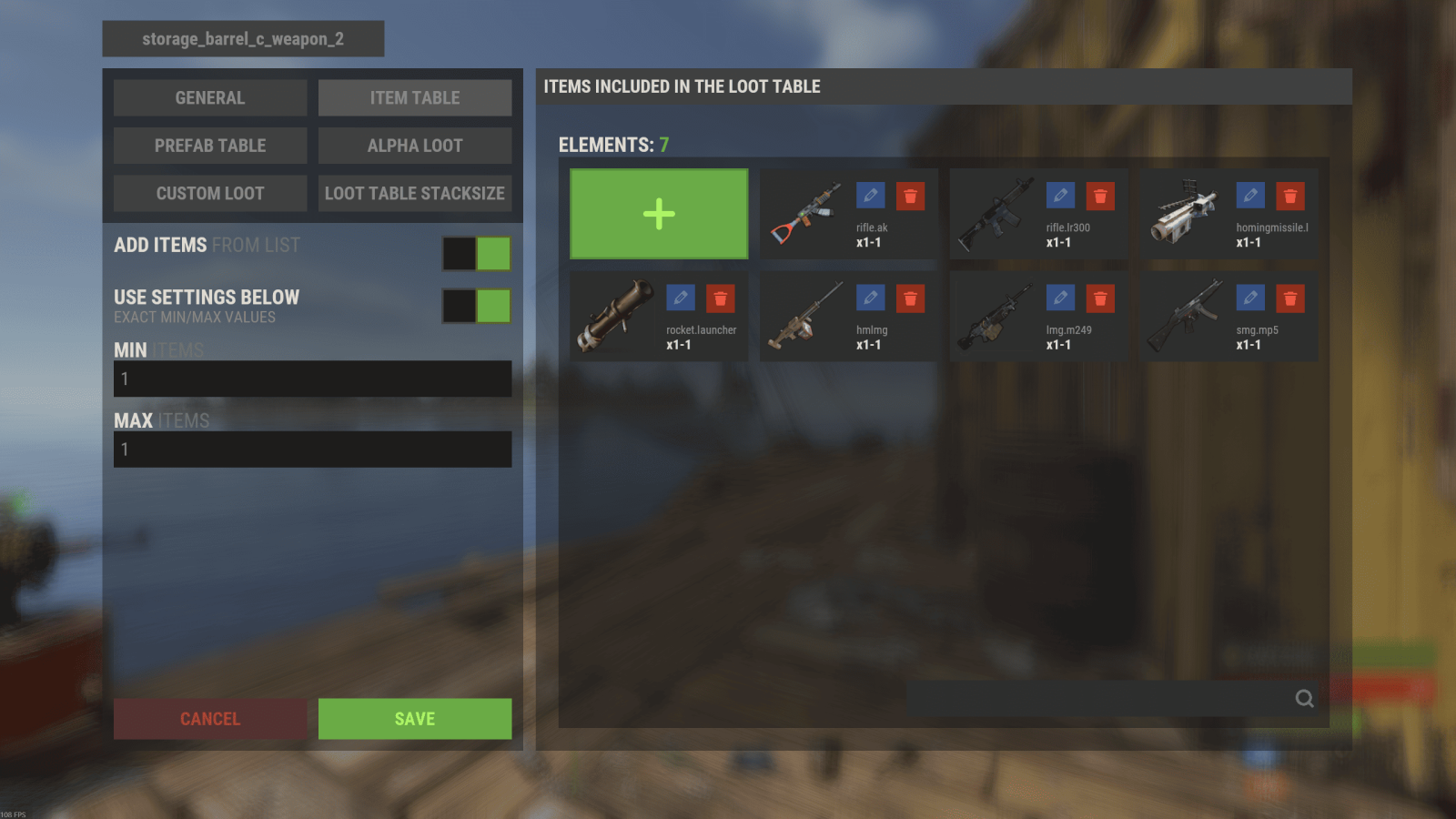Add a new item with the green plus
The width and height of the screenshot is (1456, 819).
659,214
